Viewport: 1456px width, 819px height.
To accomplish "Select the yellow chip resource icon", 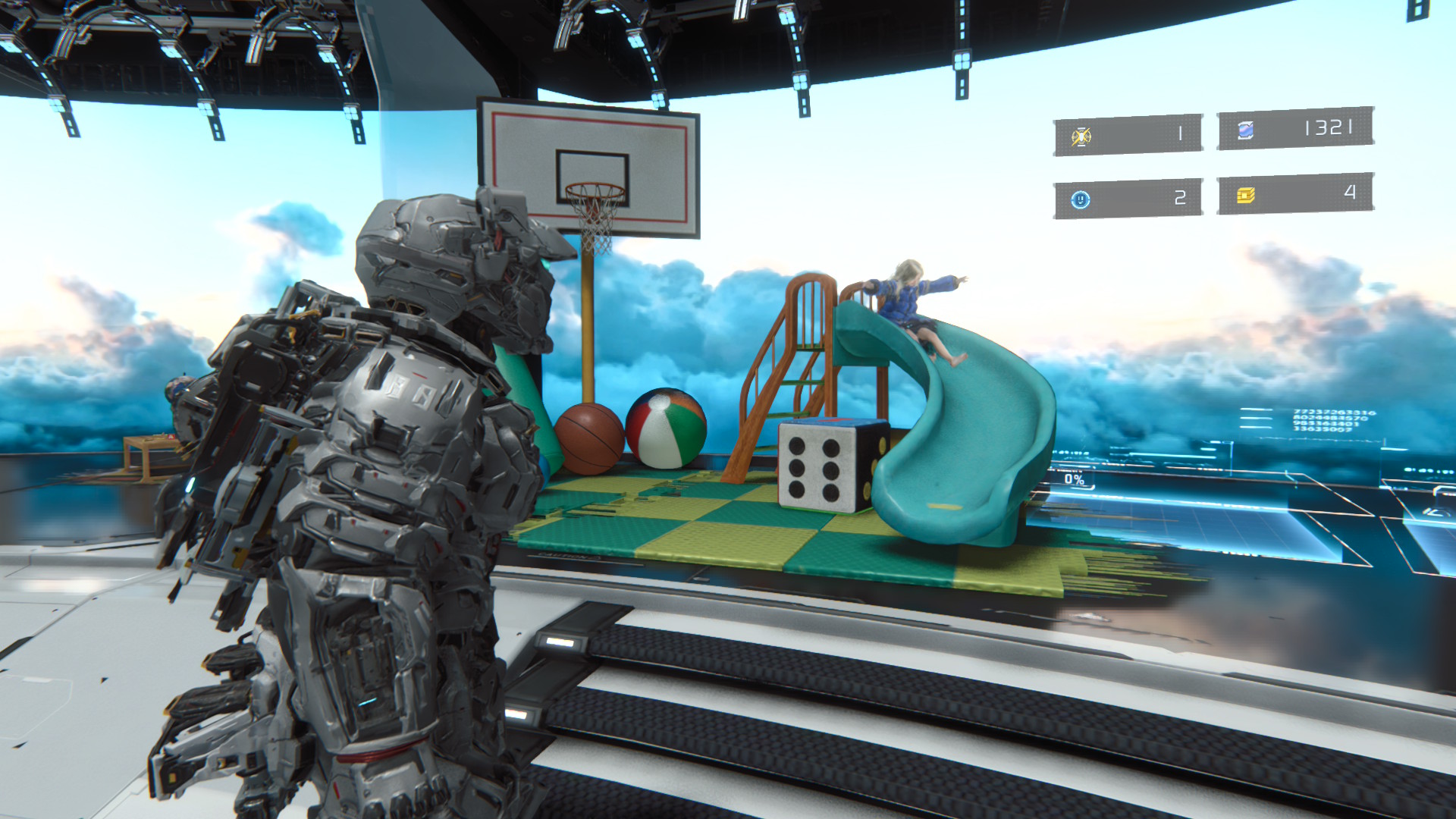I will pos(1245,196).
